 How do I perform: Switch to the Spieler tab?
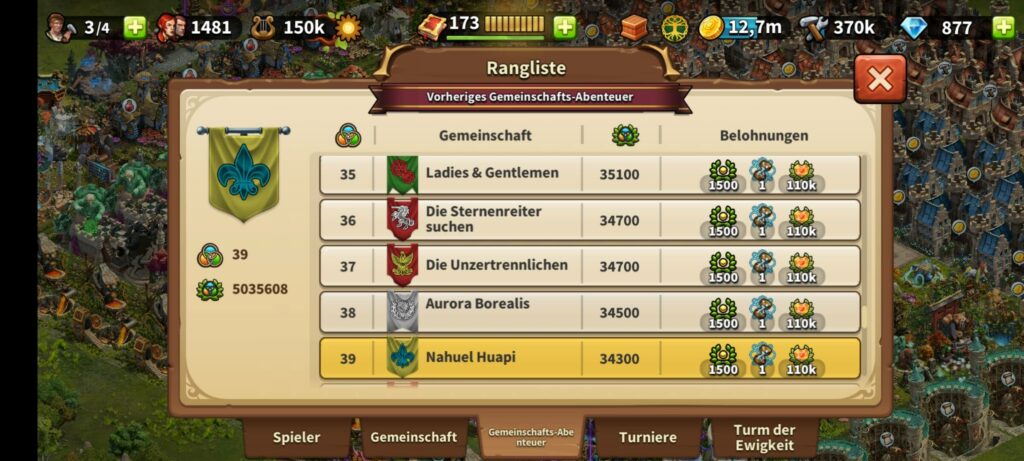[x=297, y=437]
